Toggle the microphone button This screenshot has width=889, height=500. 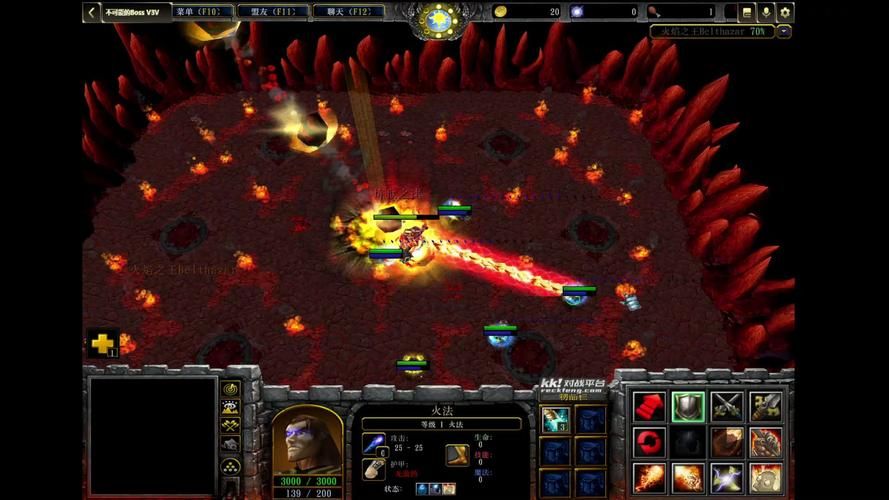[767, 12]
